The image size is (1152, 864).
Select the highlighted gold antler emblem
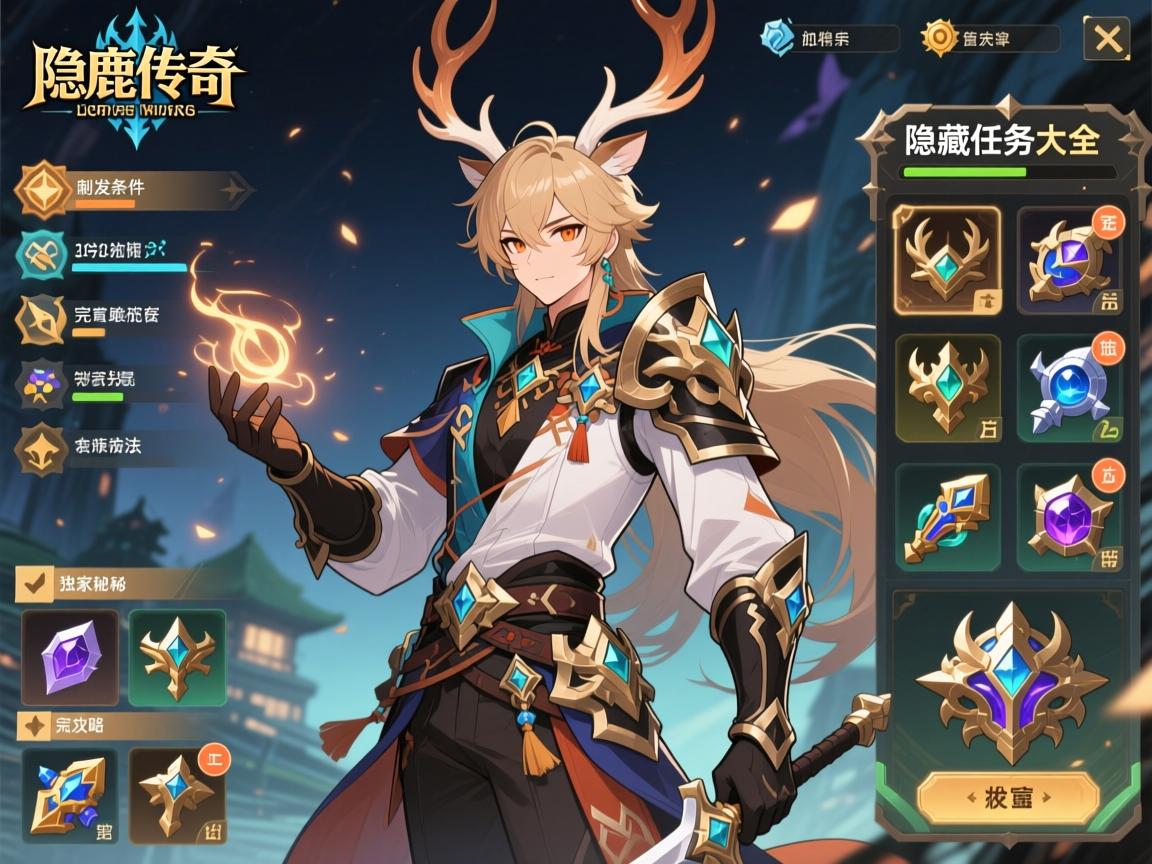coord(946,260)
